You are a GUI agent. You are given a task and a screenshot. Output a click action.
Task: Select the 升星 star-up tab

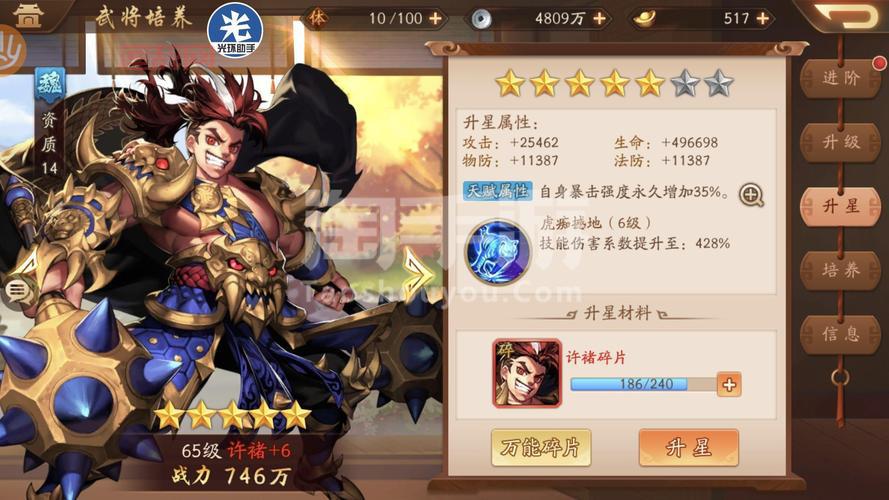840,207
